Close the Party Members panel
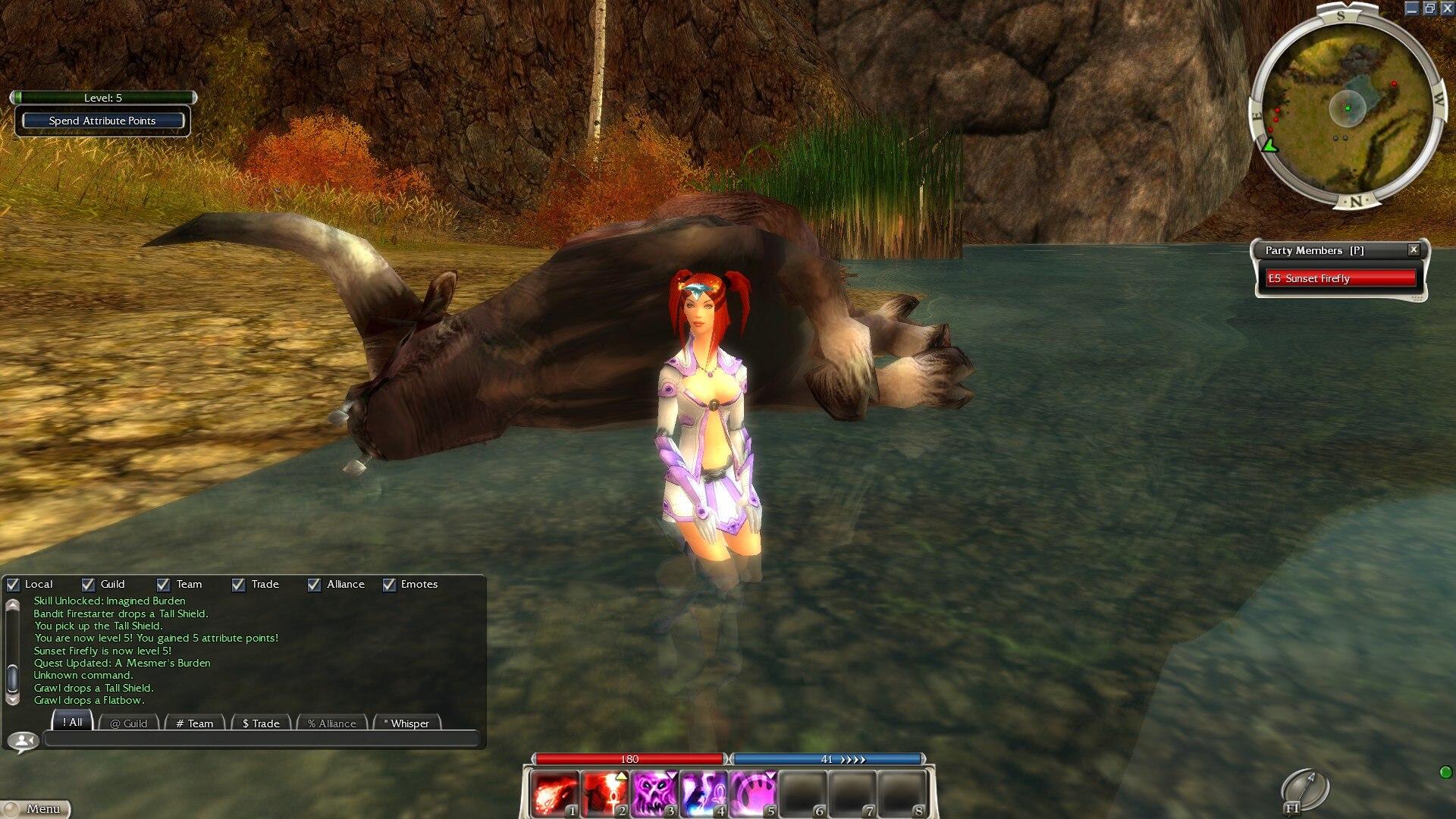The height and width of the screenshot is (819, 1456). coord(1414,249)
